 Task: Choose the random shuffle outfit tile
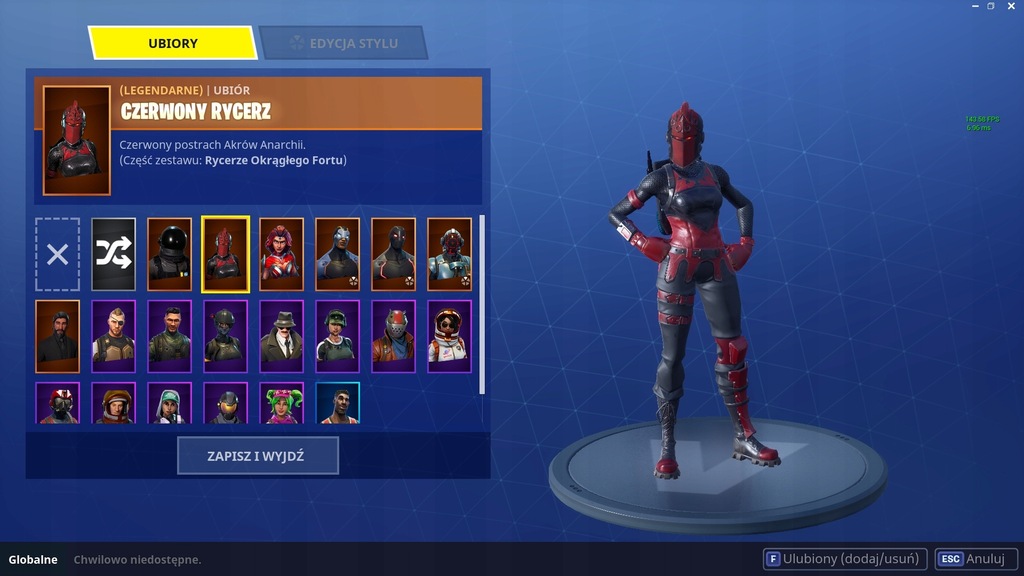(x=114, y=254)
